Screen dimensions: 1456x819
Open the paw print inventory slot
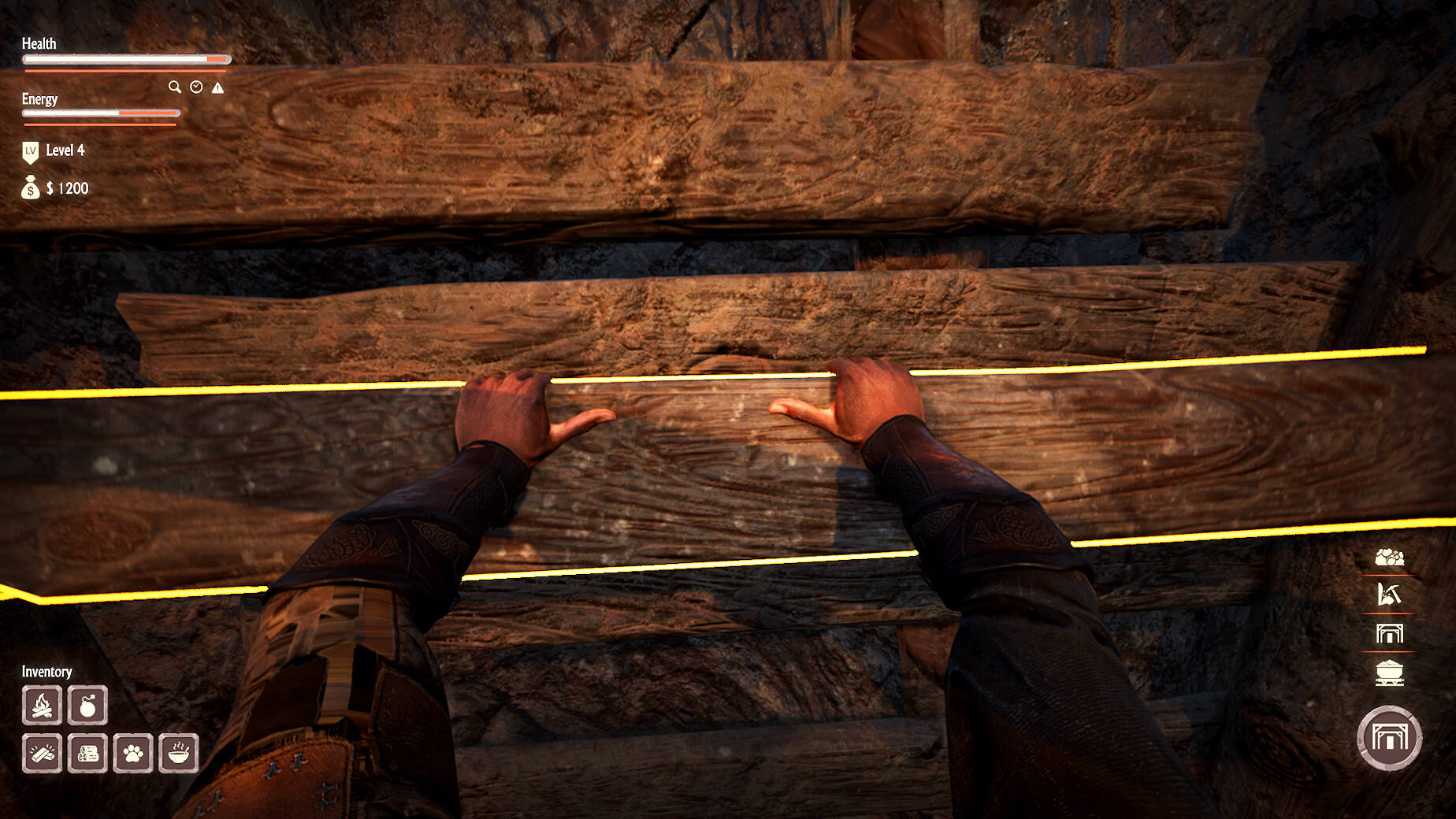click(133, 754)
